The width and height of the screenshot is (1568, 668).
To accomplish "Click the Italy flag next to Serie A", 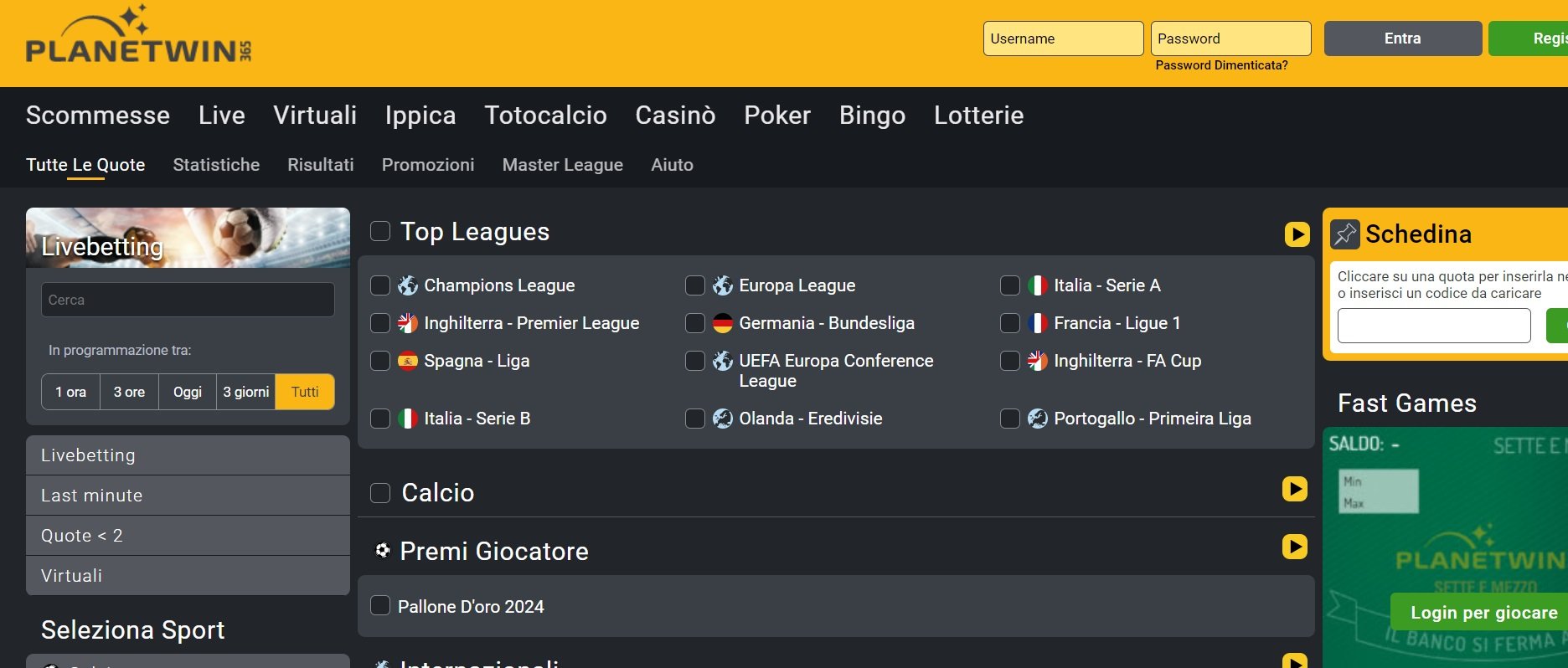I will (x=1036, y=285).
